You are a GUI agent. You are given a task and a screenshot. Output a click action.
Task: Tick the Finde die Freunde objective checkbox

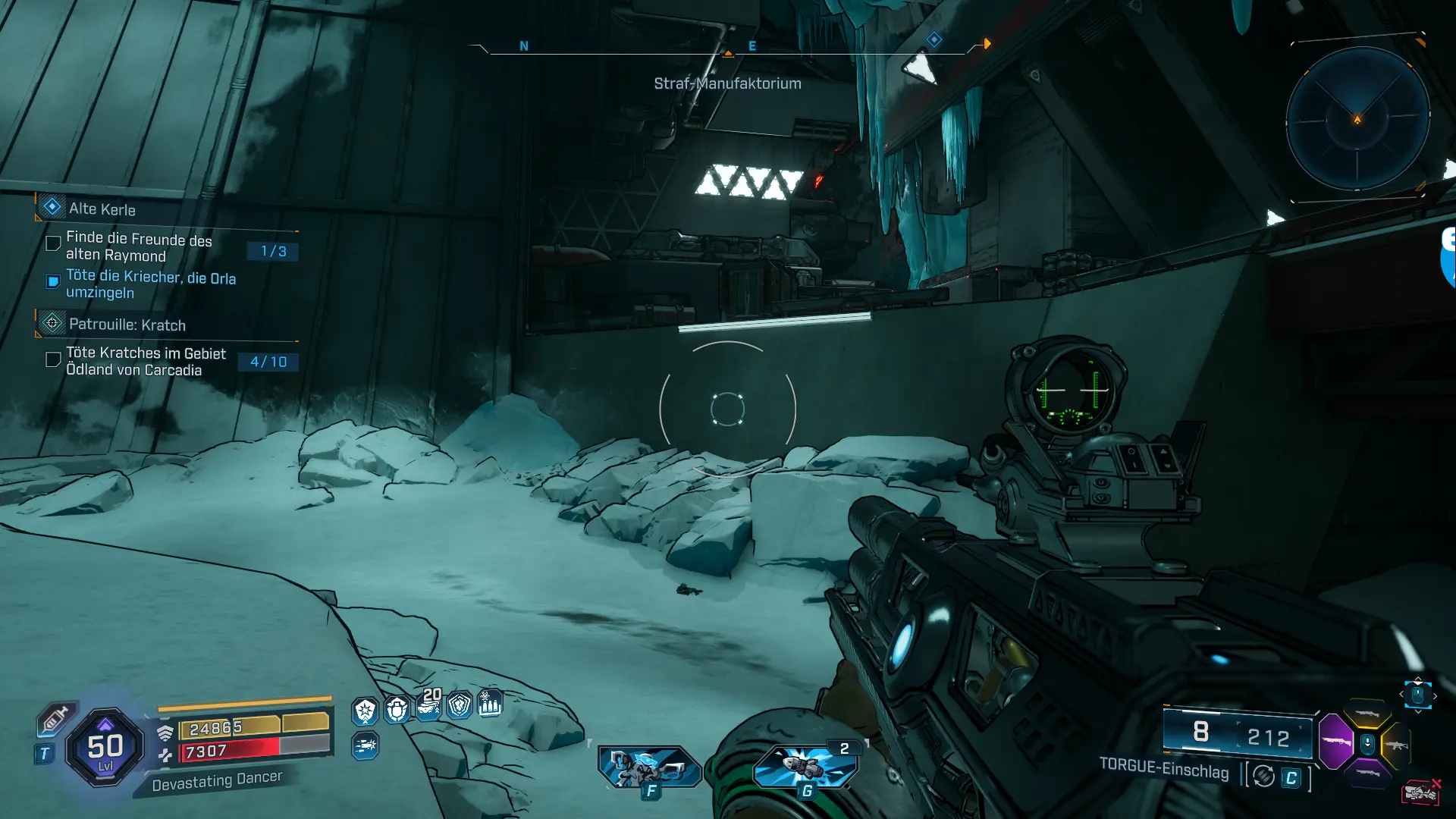[53, 243]
